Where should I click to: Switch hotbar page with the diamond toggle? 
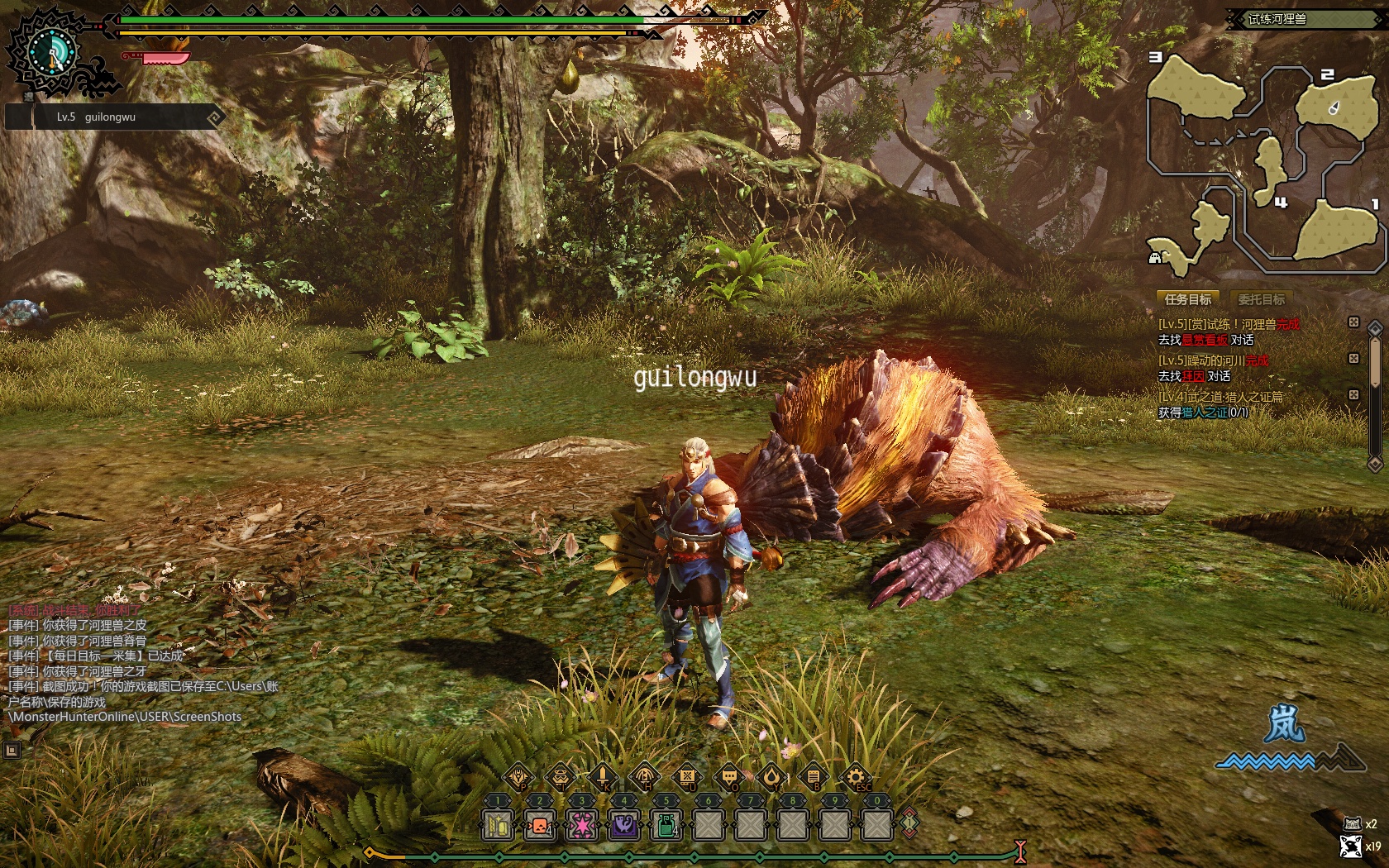[x=909, y=823]
